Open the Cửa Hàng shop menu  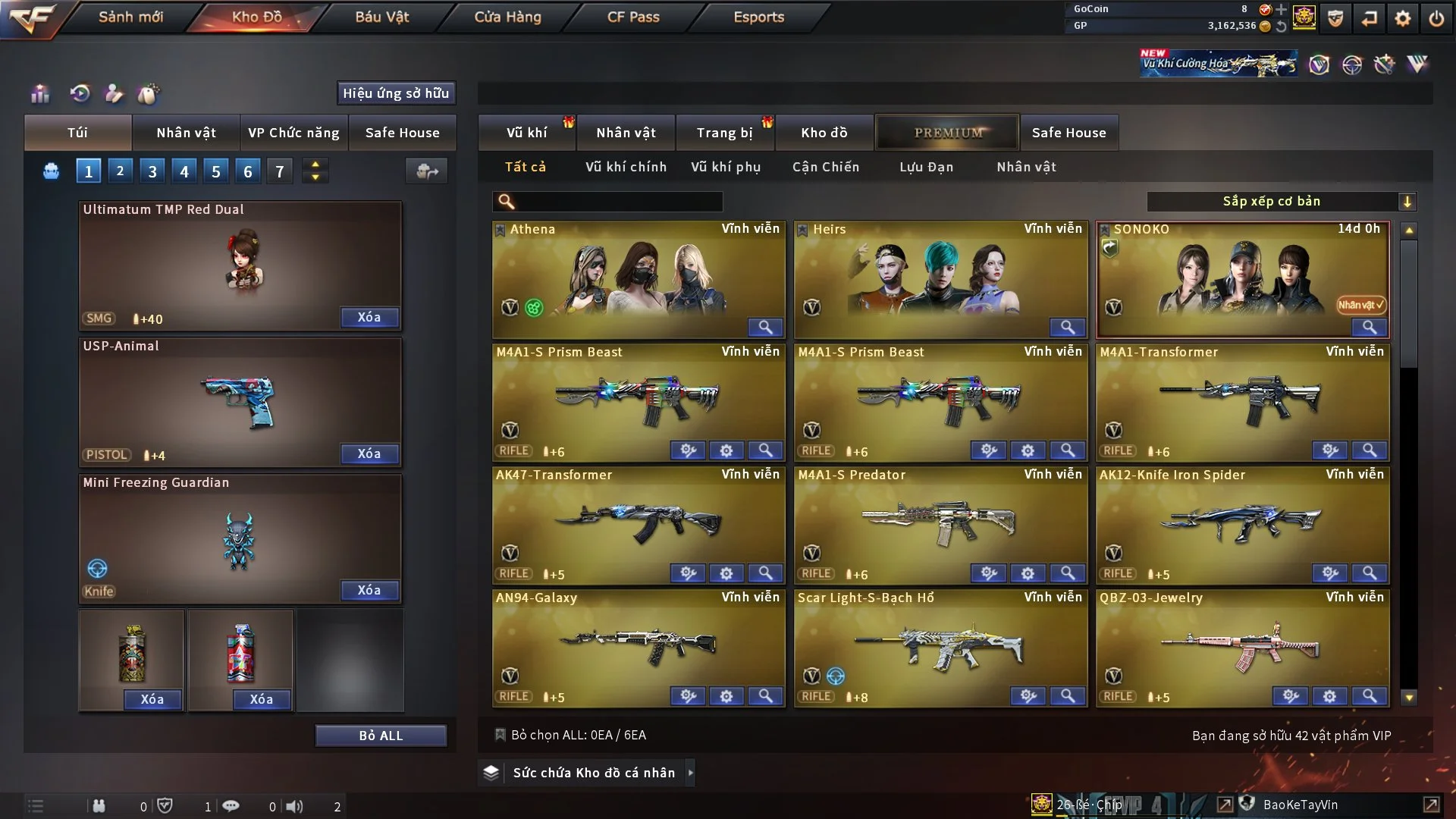tap(507, 17)
